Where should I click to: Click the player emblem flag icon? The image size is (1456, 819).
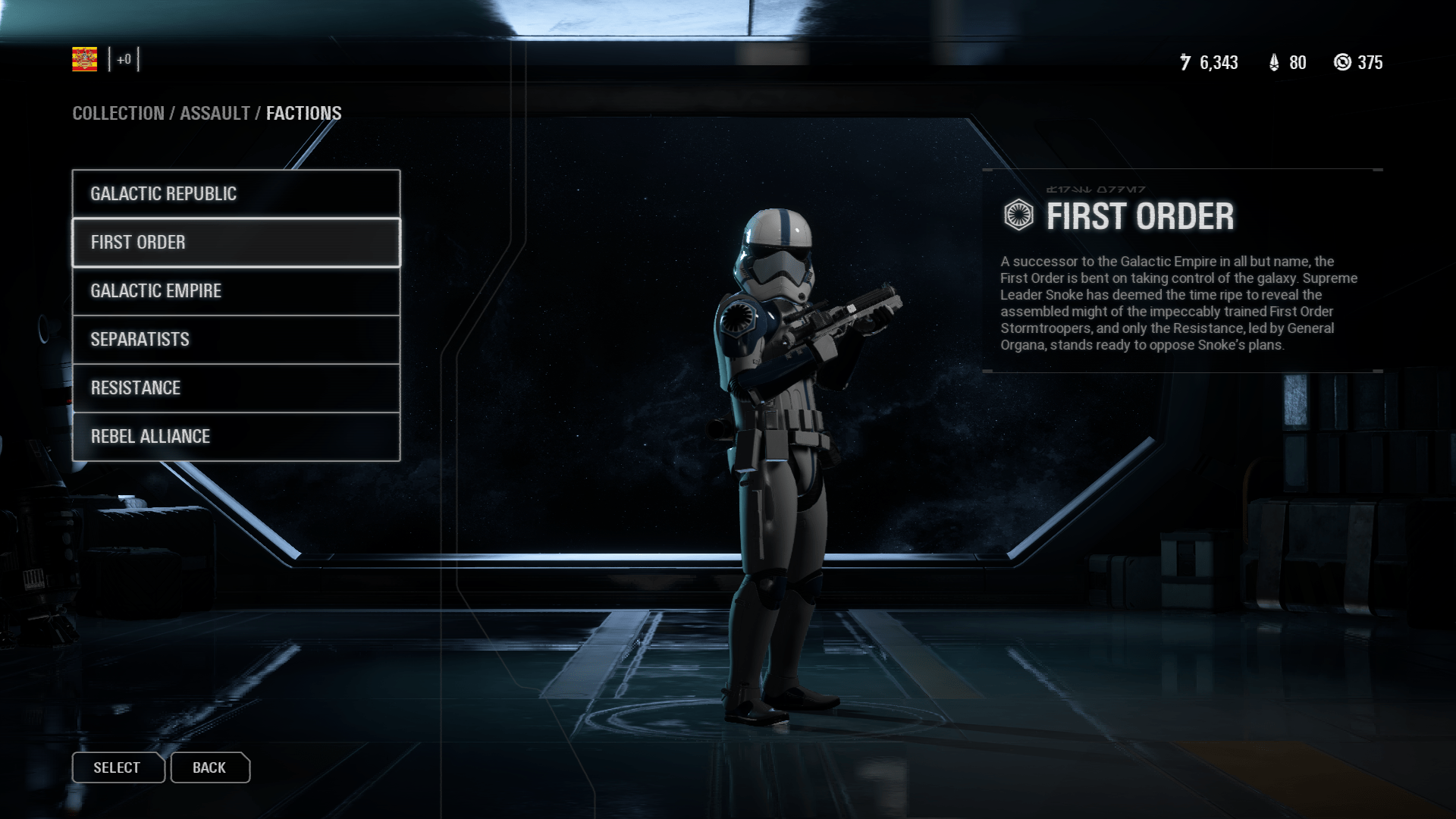(84, 59)
